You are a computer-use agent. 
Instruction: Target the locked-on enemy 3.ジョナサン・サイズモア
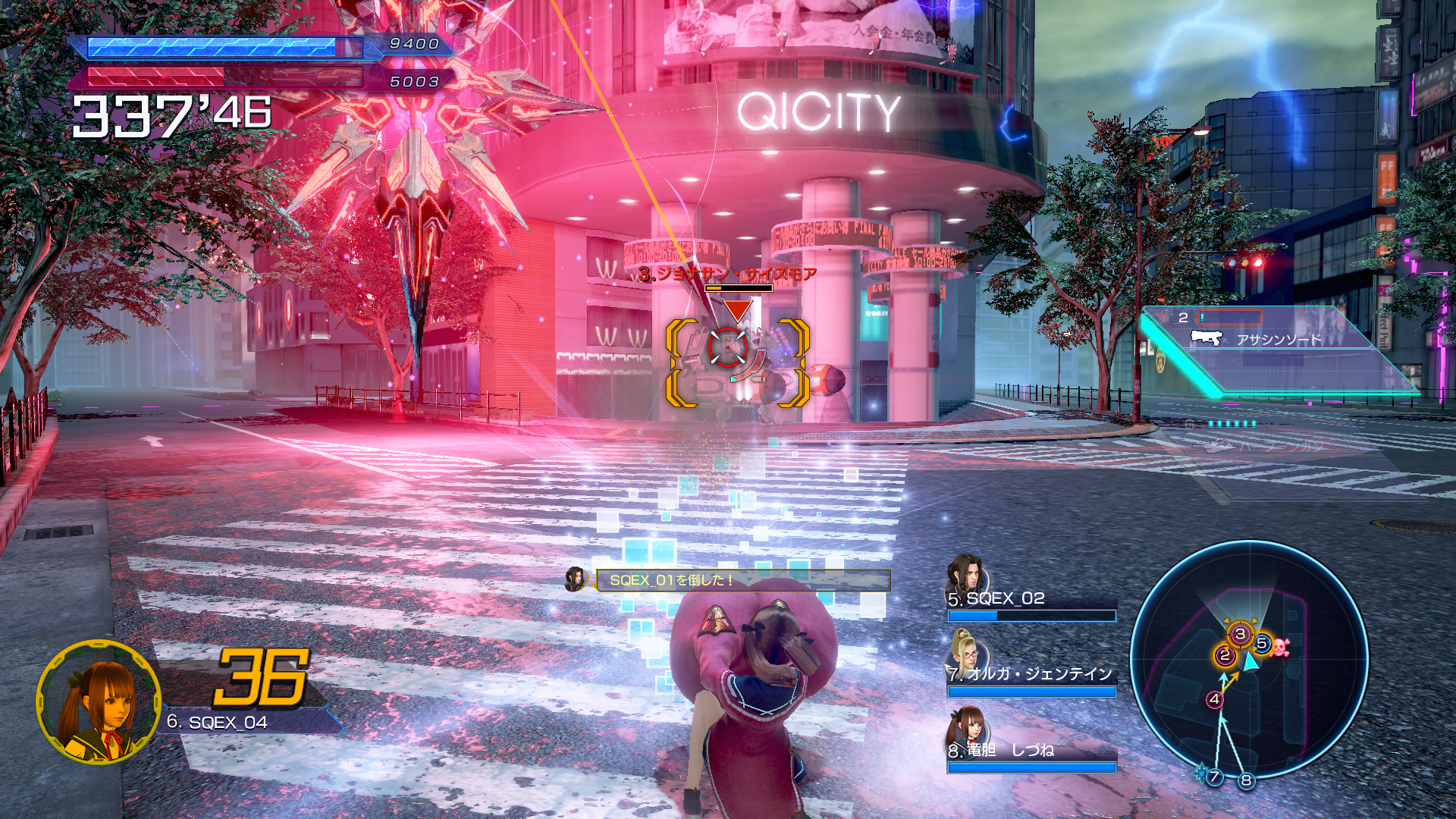tap(728, 348)
